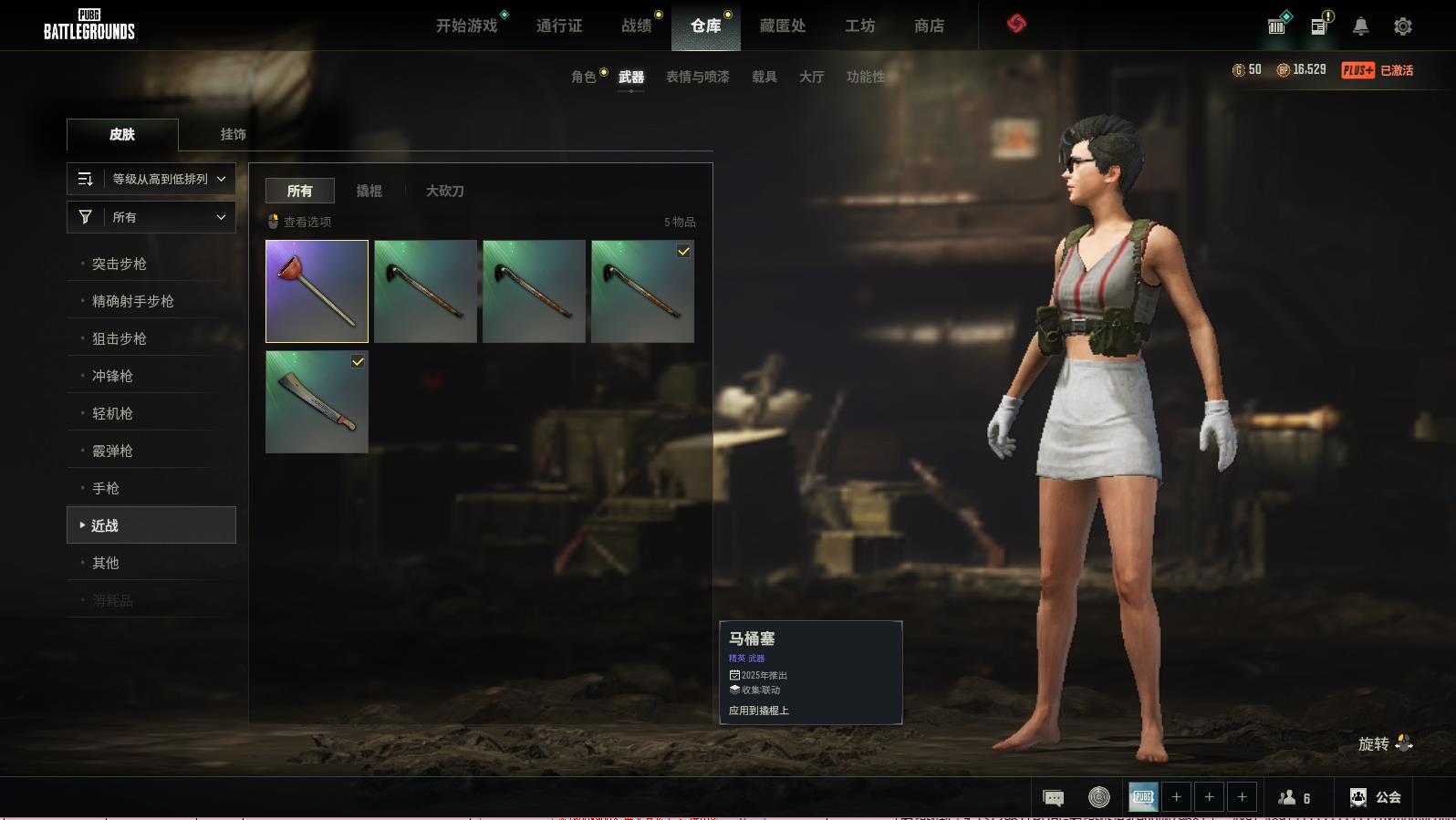Select the machete skin thumbnail
This screenshot has width=1456, height=820.
point(317,402)
